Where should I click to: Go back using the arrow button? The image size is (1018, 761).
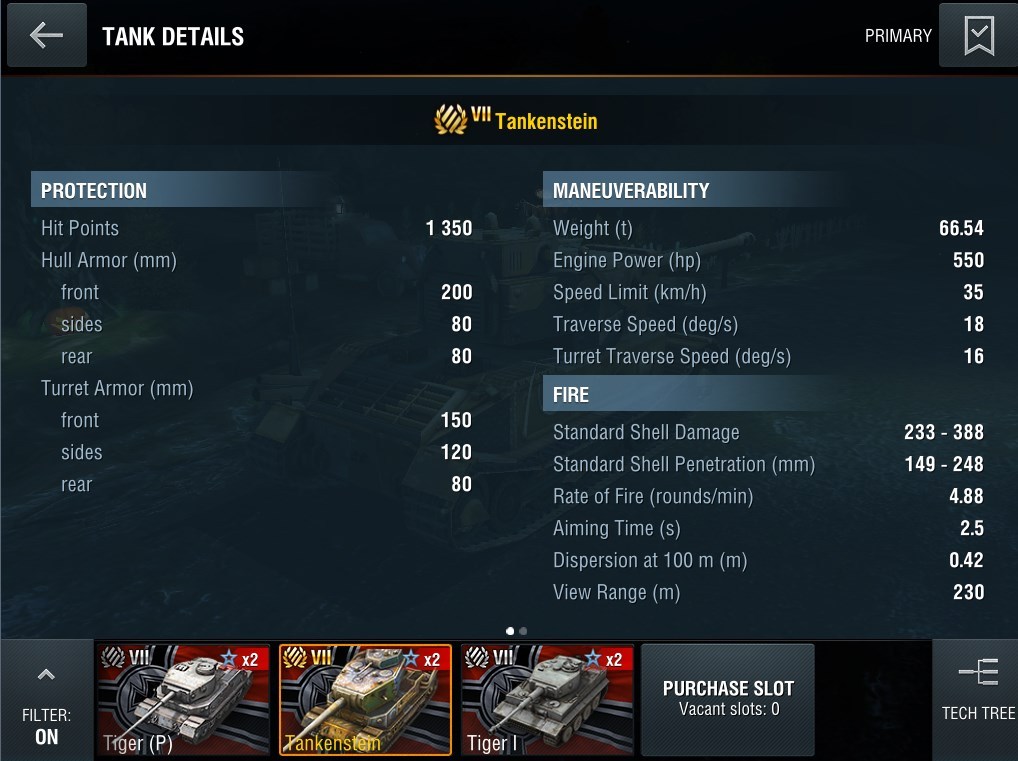[46, 36]
